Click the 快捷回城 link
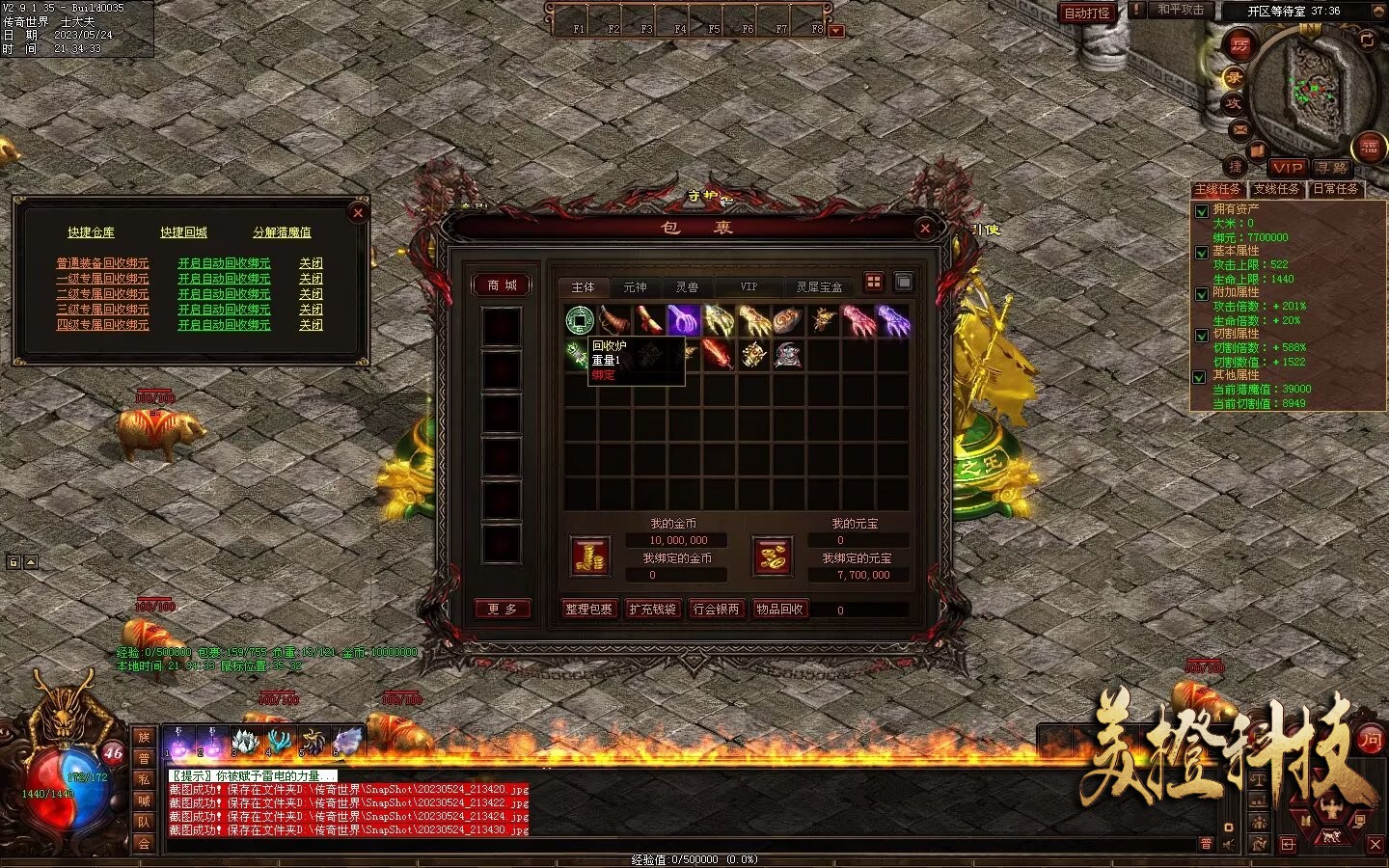Viewport: 1389px width, 868px height. point(183,232)
